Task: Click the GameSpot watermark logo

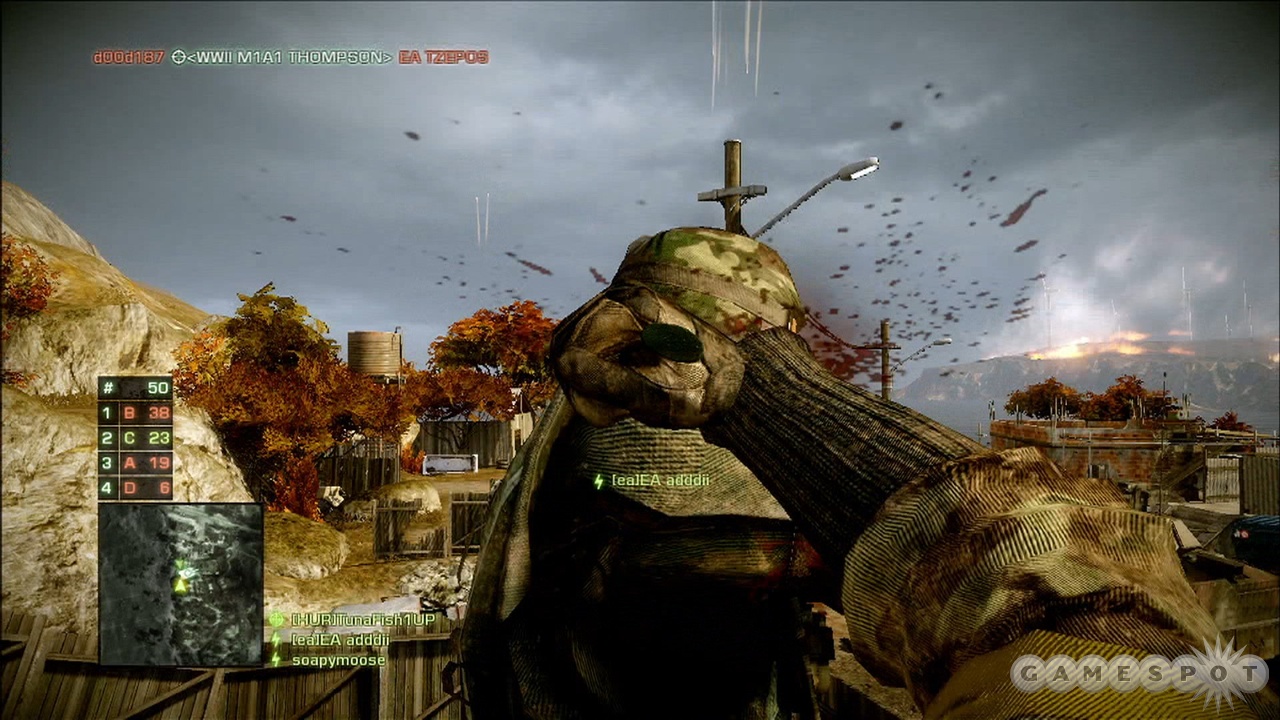Action: tap(1138, 674)
